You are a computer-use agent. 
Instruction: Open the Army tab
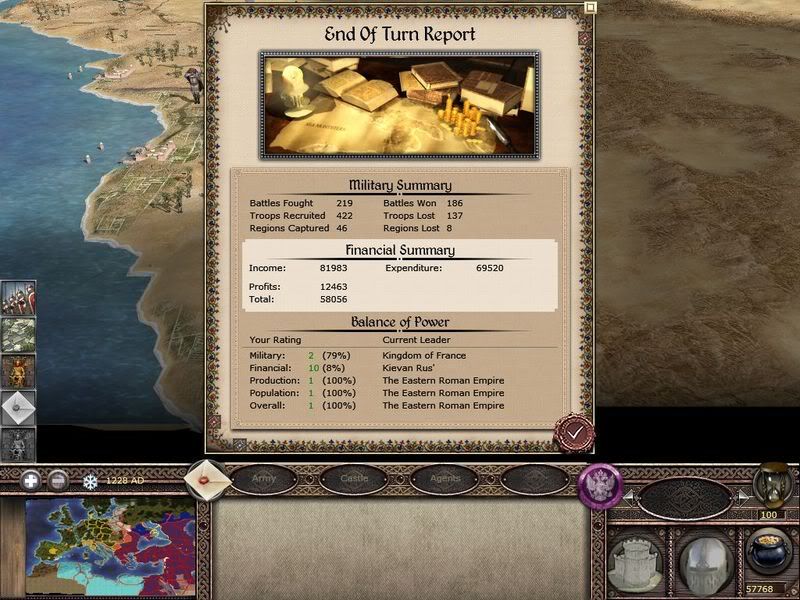click(x=264, y=479)
